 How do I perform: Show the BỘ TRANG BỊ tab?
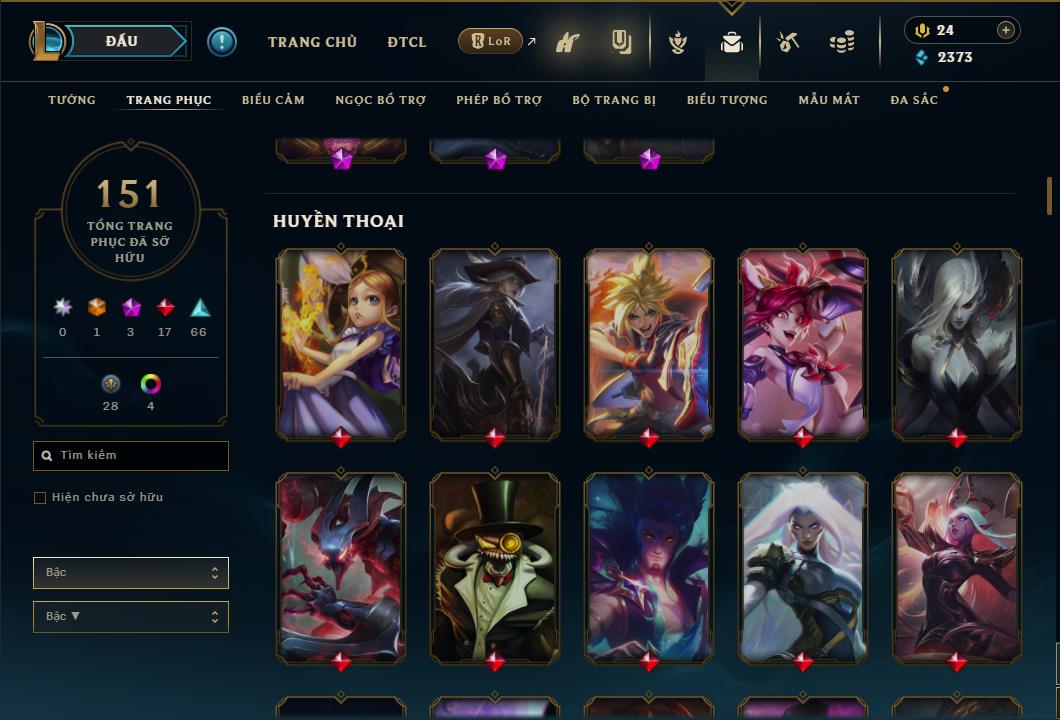(x=614, y=100)
